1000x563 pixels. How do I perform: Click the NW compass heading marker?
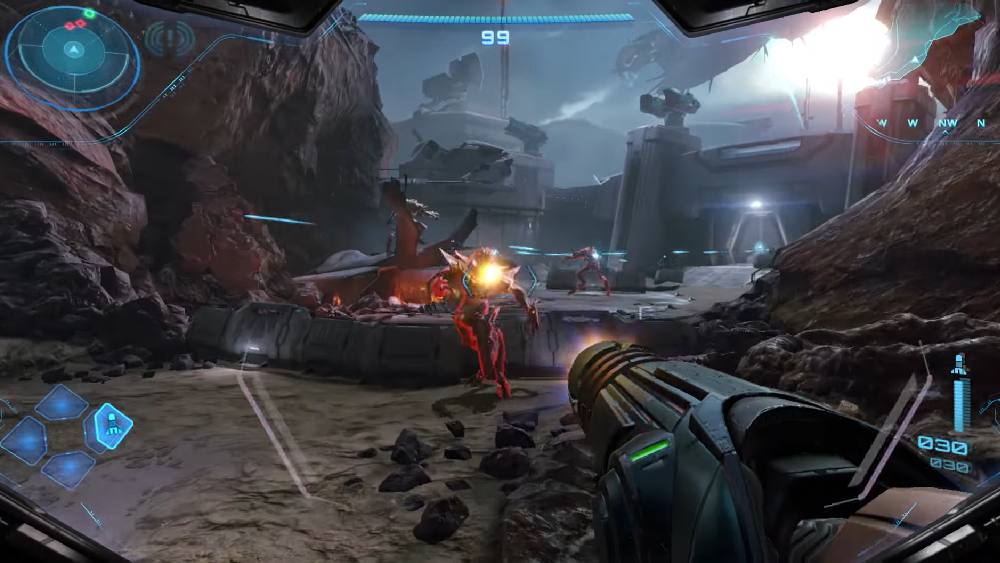[x=948, y=124]
